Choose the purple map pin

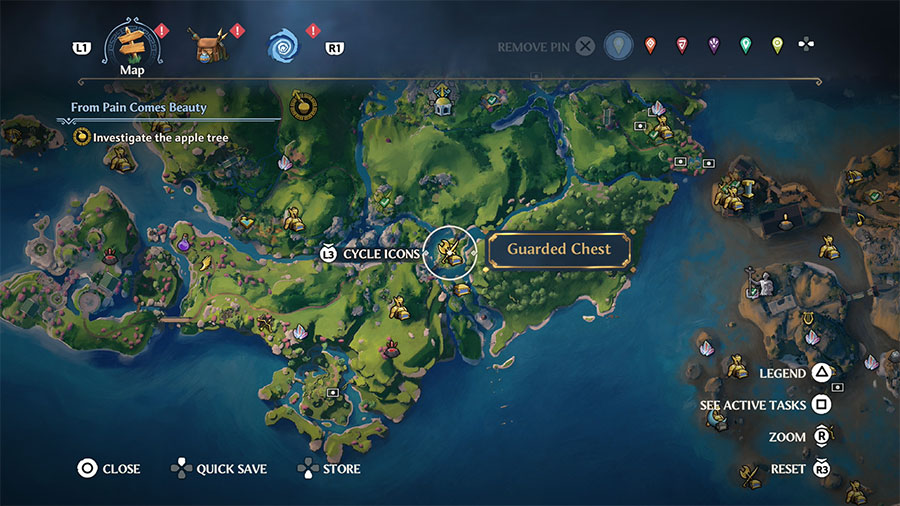click(714, 45)
